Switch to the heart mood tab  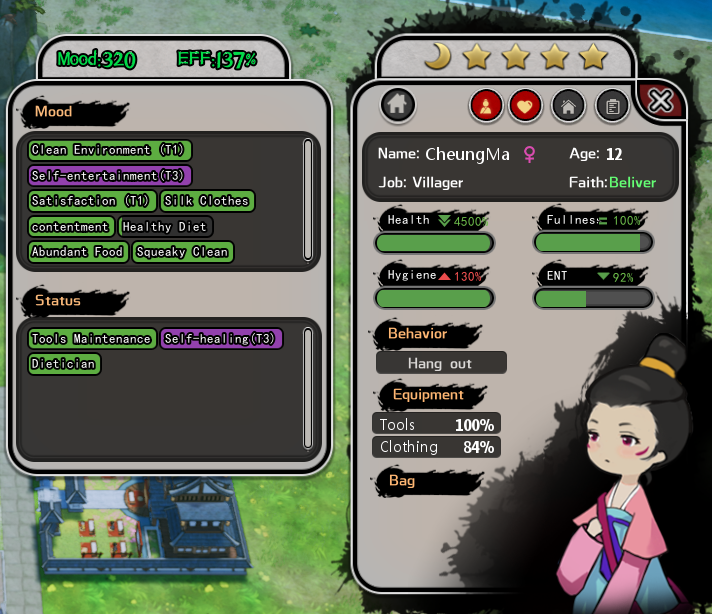[x=526, y=105]
